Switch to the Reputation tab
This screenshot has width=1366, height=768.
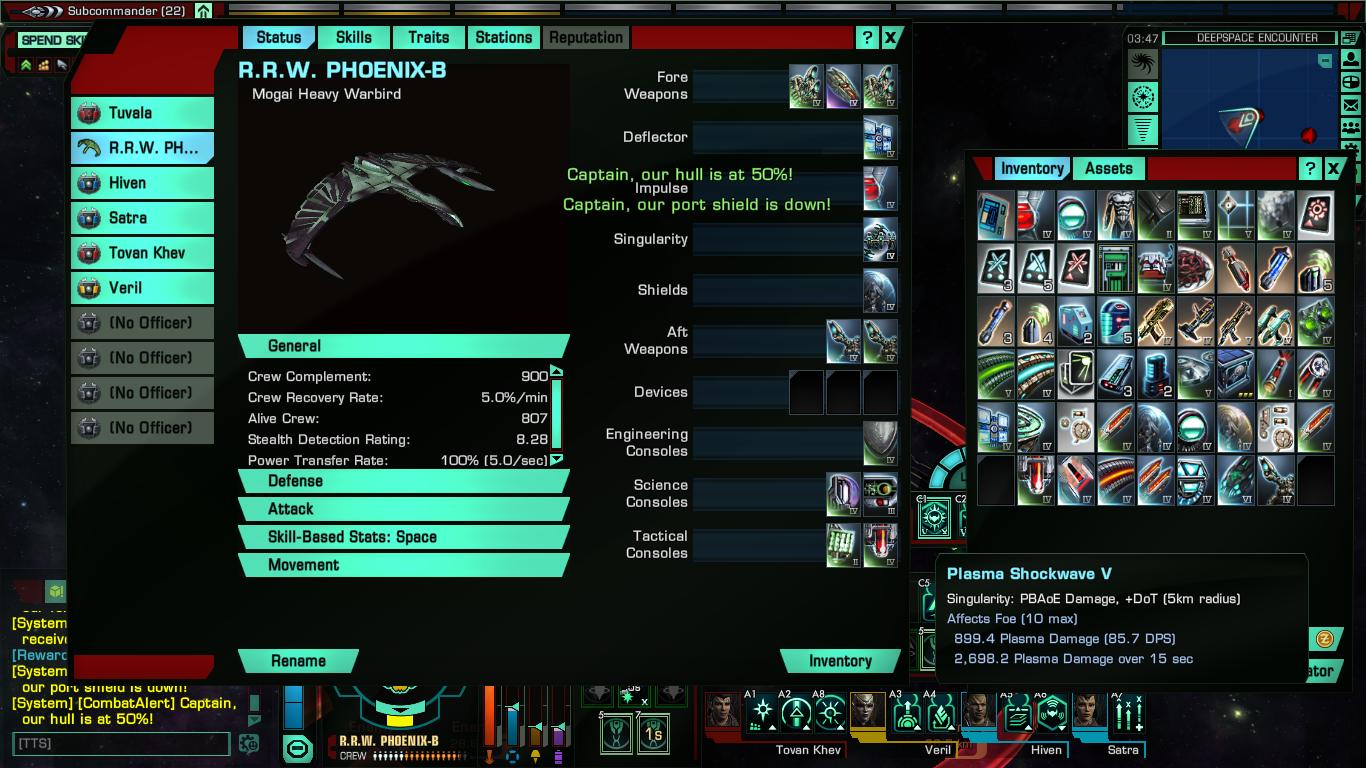[586, 38]
